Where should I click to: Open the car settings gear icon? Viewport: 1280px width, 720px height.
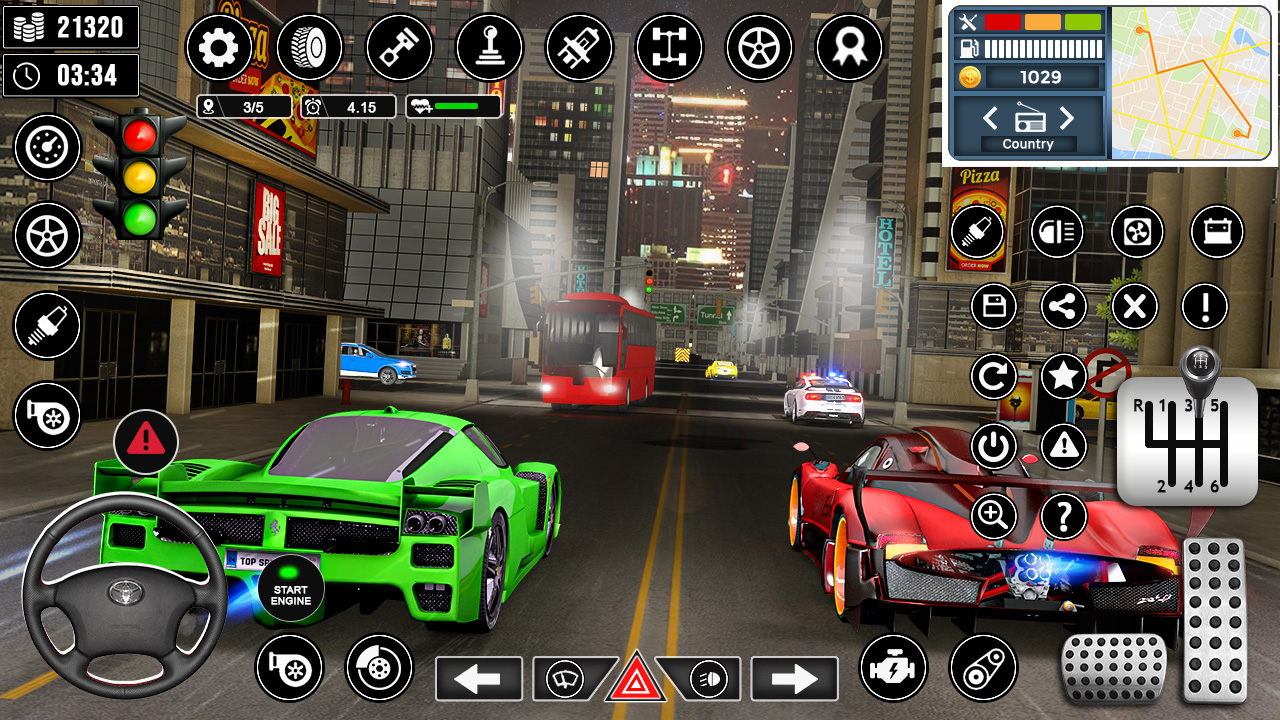point(218,47)
